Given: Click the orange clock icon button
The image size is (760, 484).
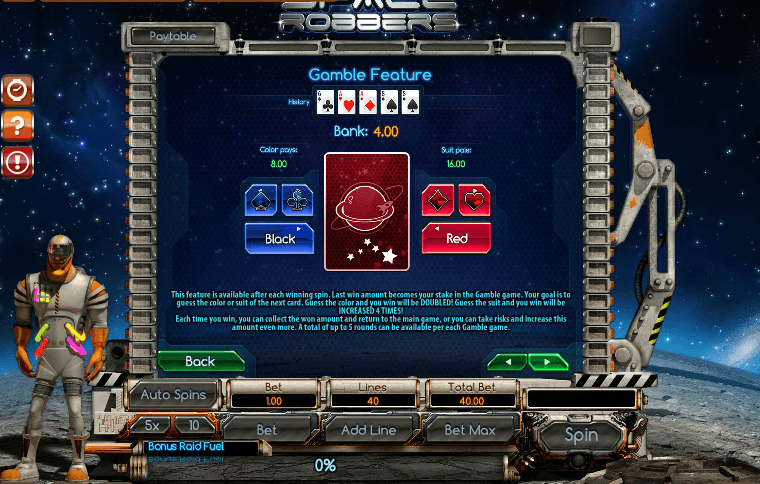Looking at the screenshot, I should [x=18, y=91].
